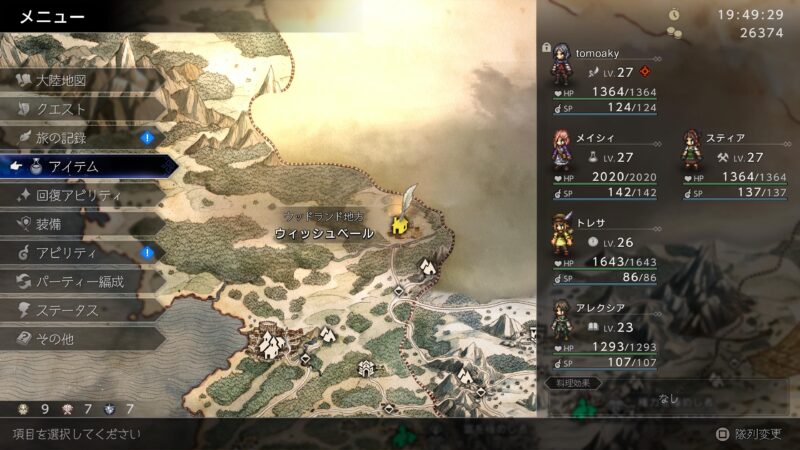
Task: Choose パーティー編成 party formation
Action: (80, 282)
